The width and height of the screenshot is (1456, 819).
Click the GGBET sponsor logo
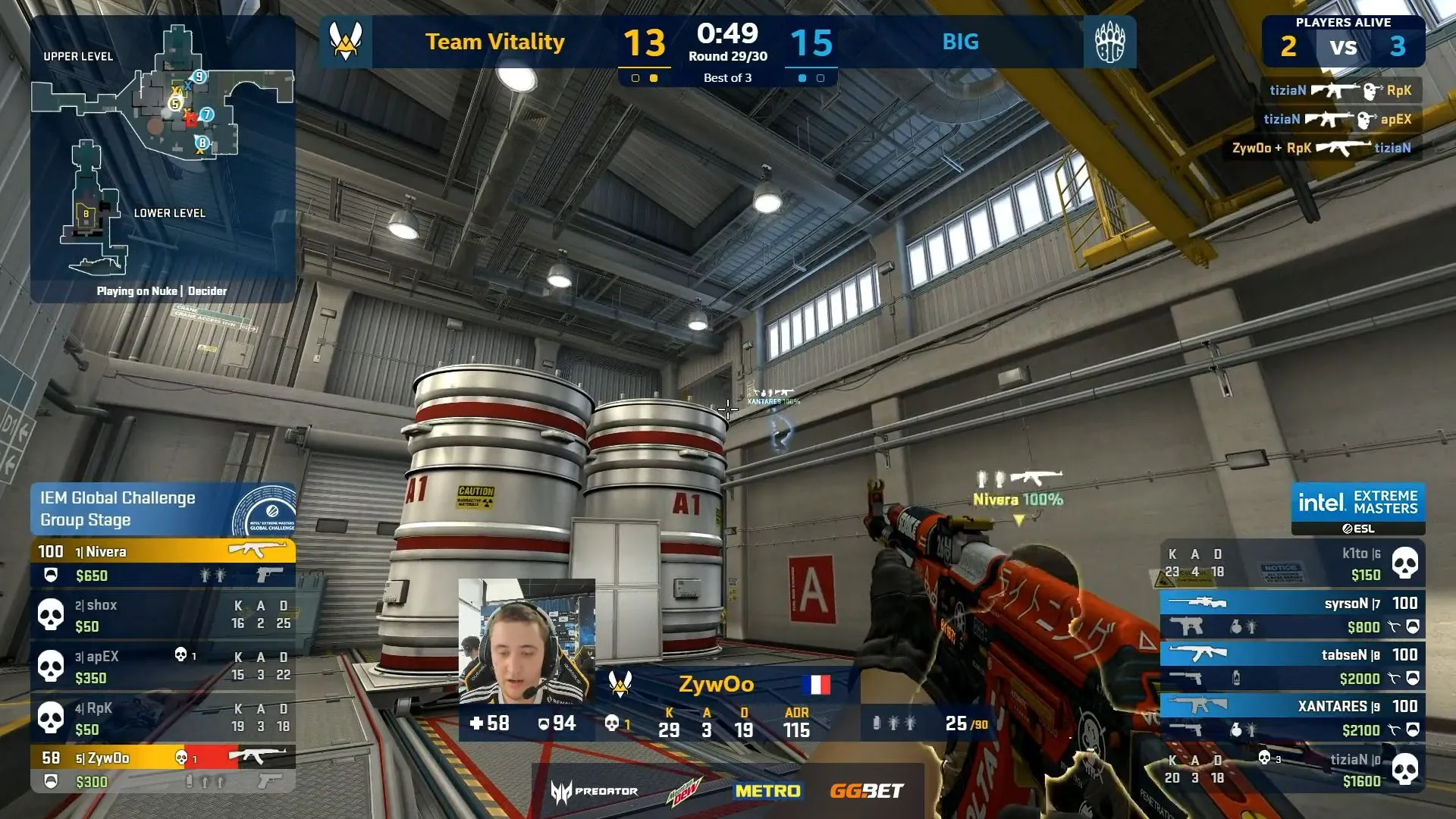[866, 791]
